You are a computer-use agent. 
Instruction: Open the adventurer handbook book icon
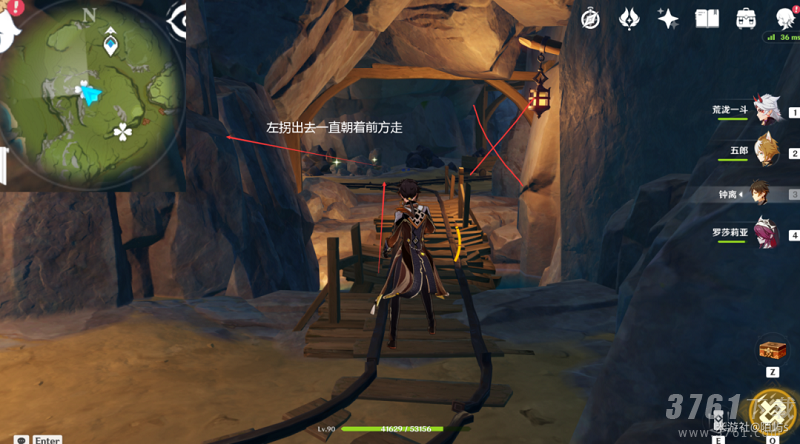click(x=707, y=18)
